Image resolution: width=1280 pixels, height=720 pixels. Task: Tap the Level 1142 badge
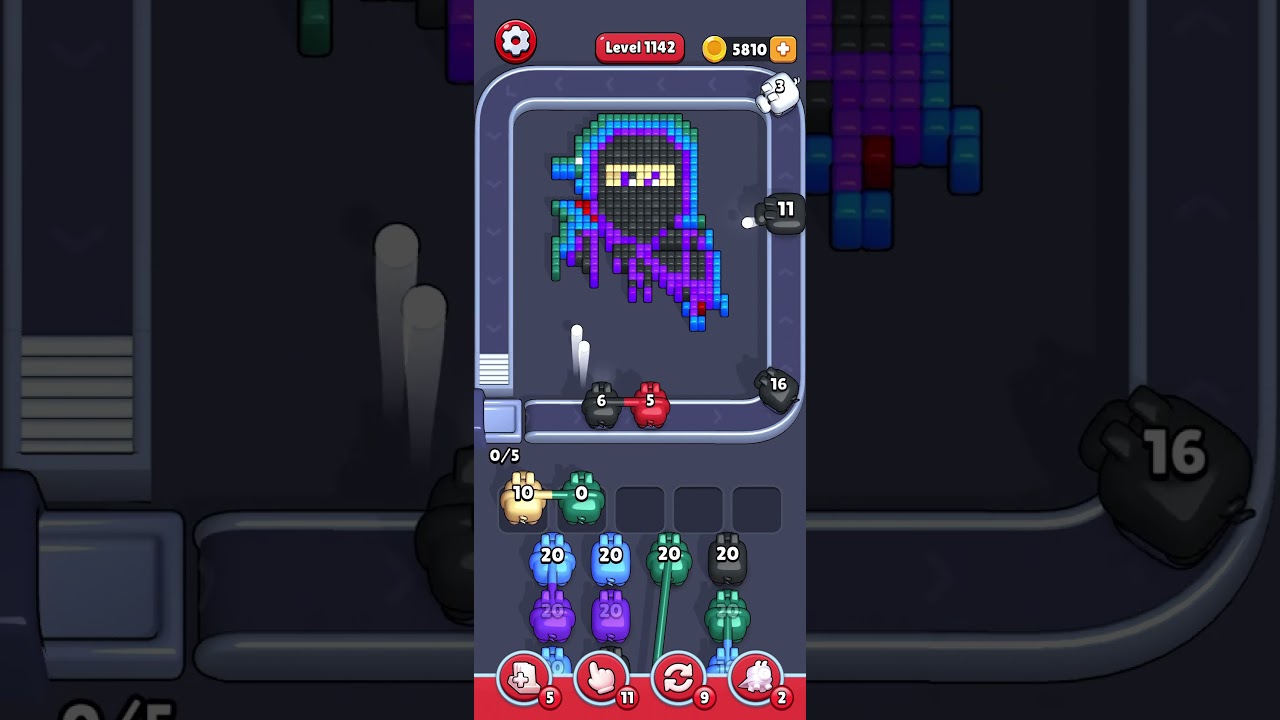(640, 47)
